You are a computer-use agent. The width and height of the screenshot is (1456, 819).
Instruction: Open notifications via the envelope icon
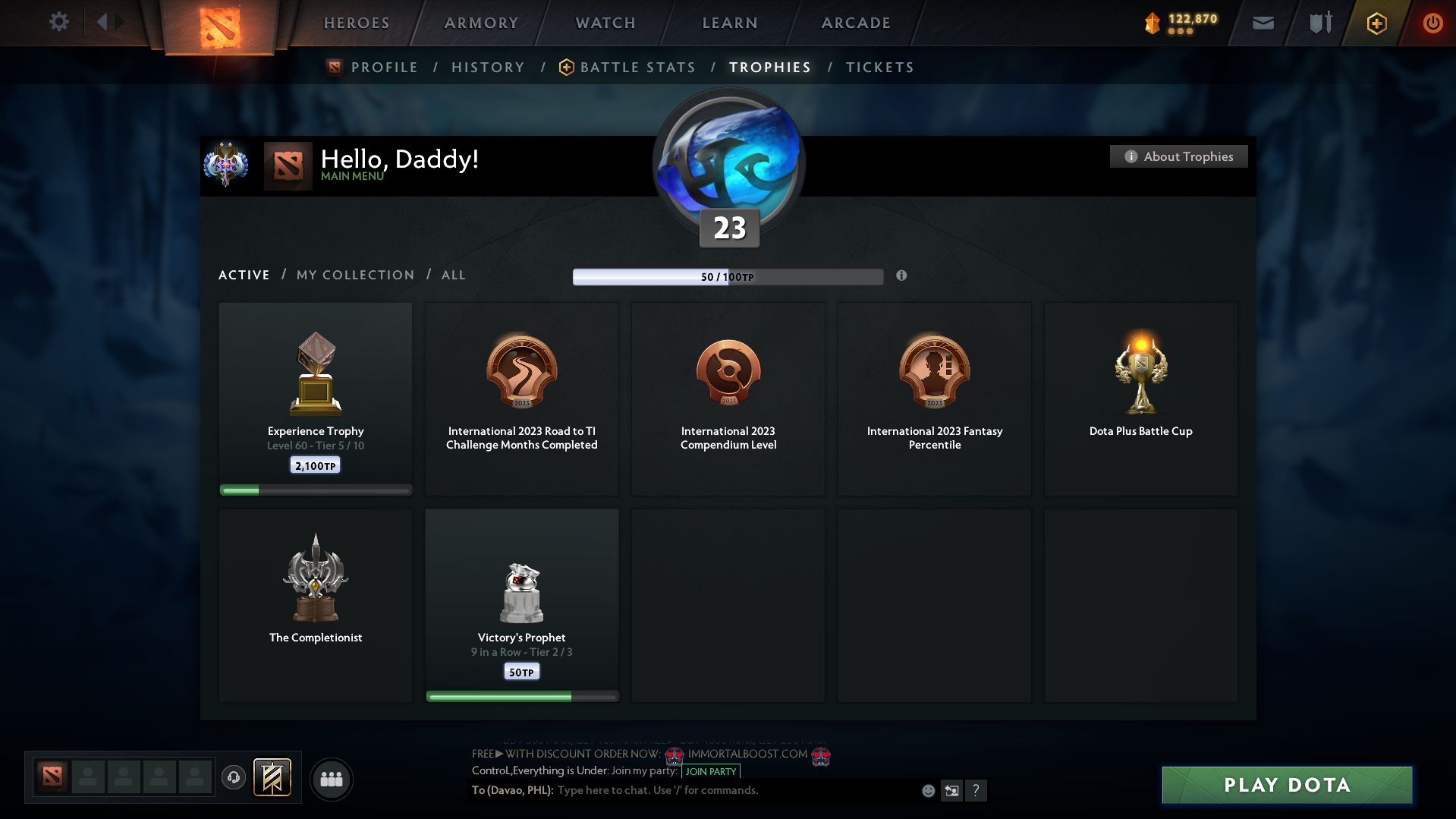click(x=1263, y=24)
